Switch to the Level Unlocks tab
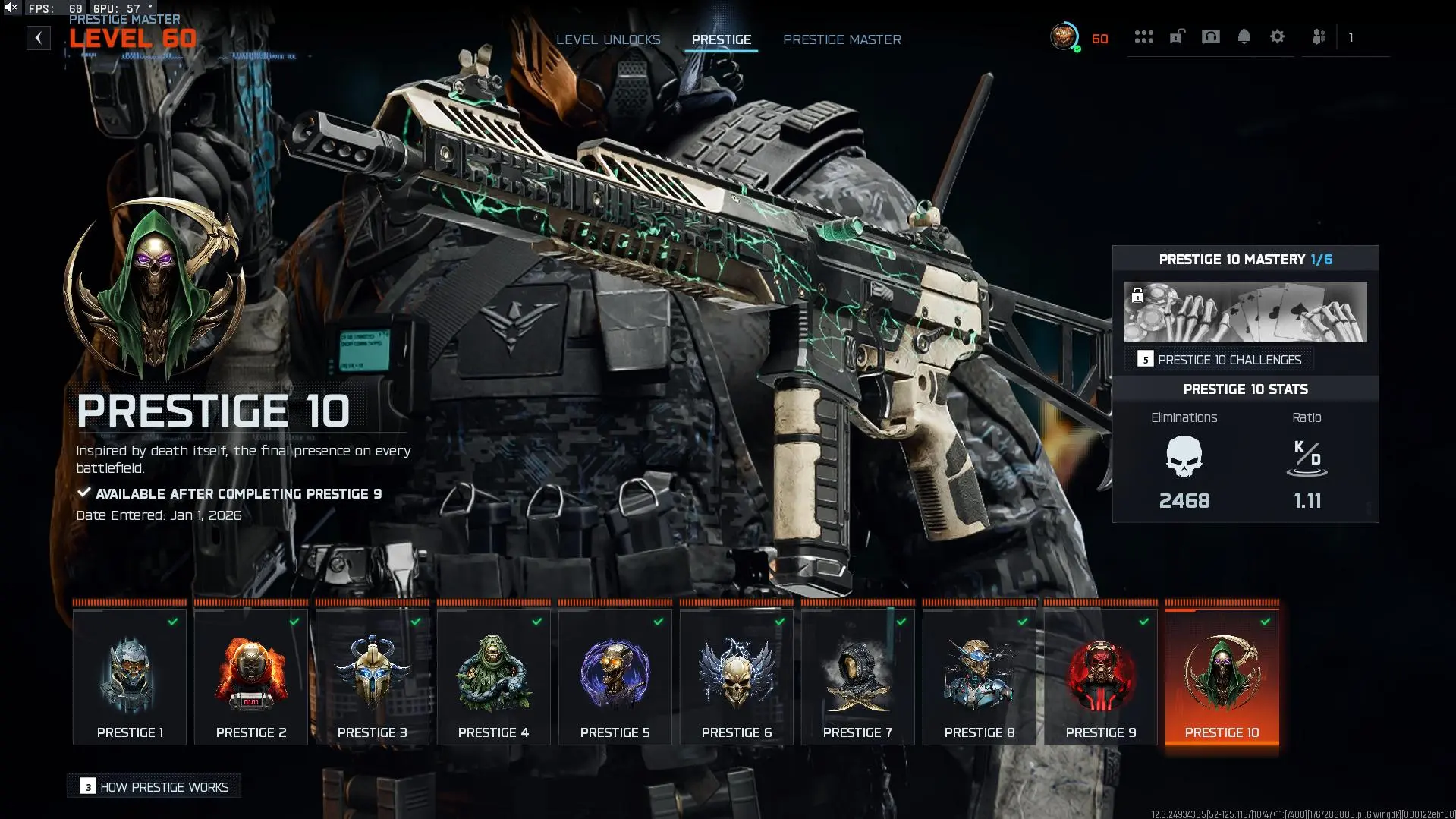Viewport: 1456px width, 819px height. pos(609,39)
